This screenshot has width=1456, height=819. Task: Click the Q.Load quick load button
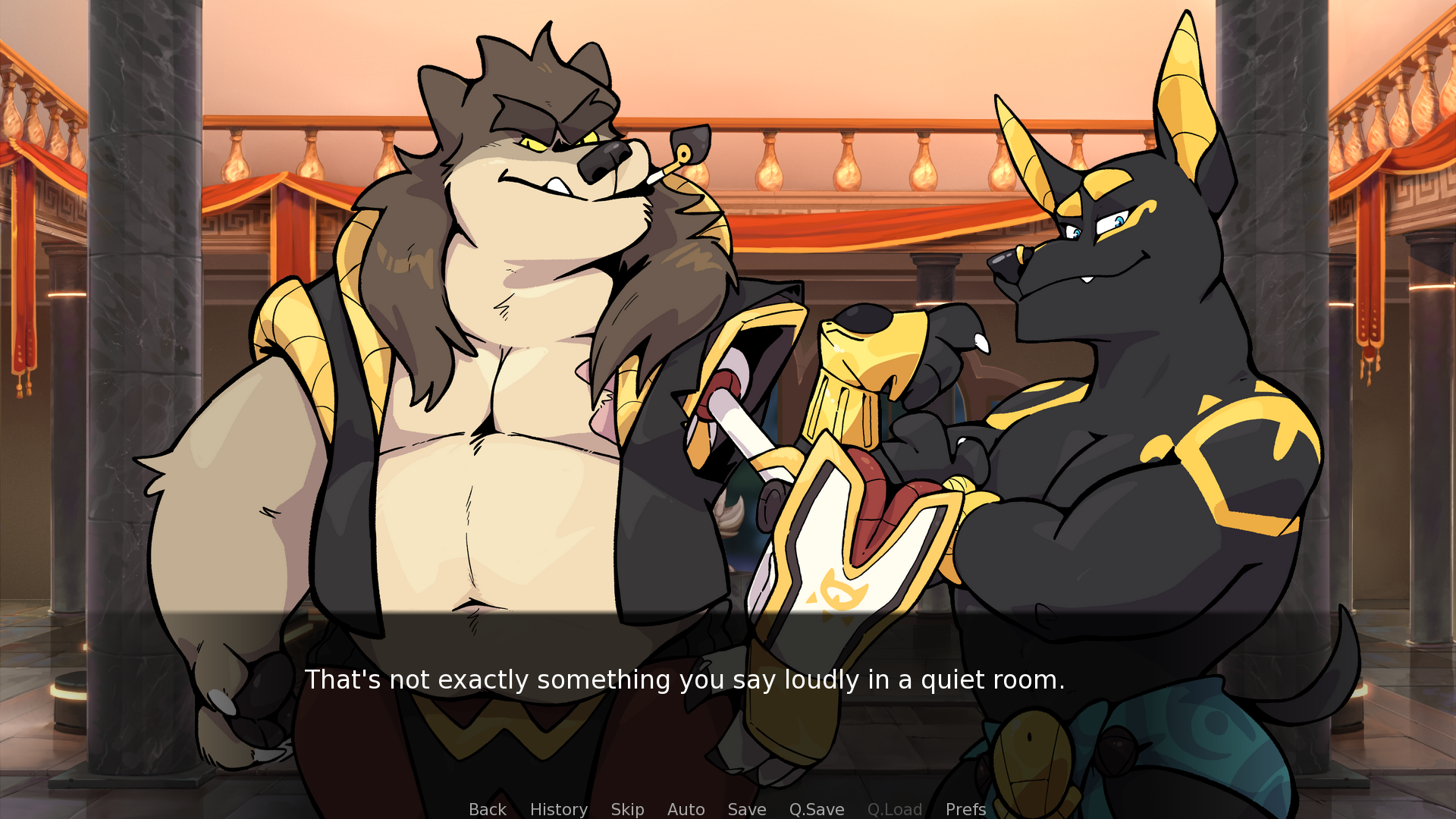[x=894, y=809]
